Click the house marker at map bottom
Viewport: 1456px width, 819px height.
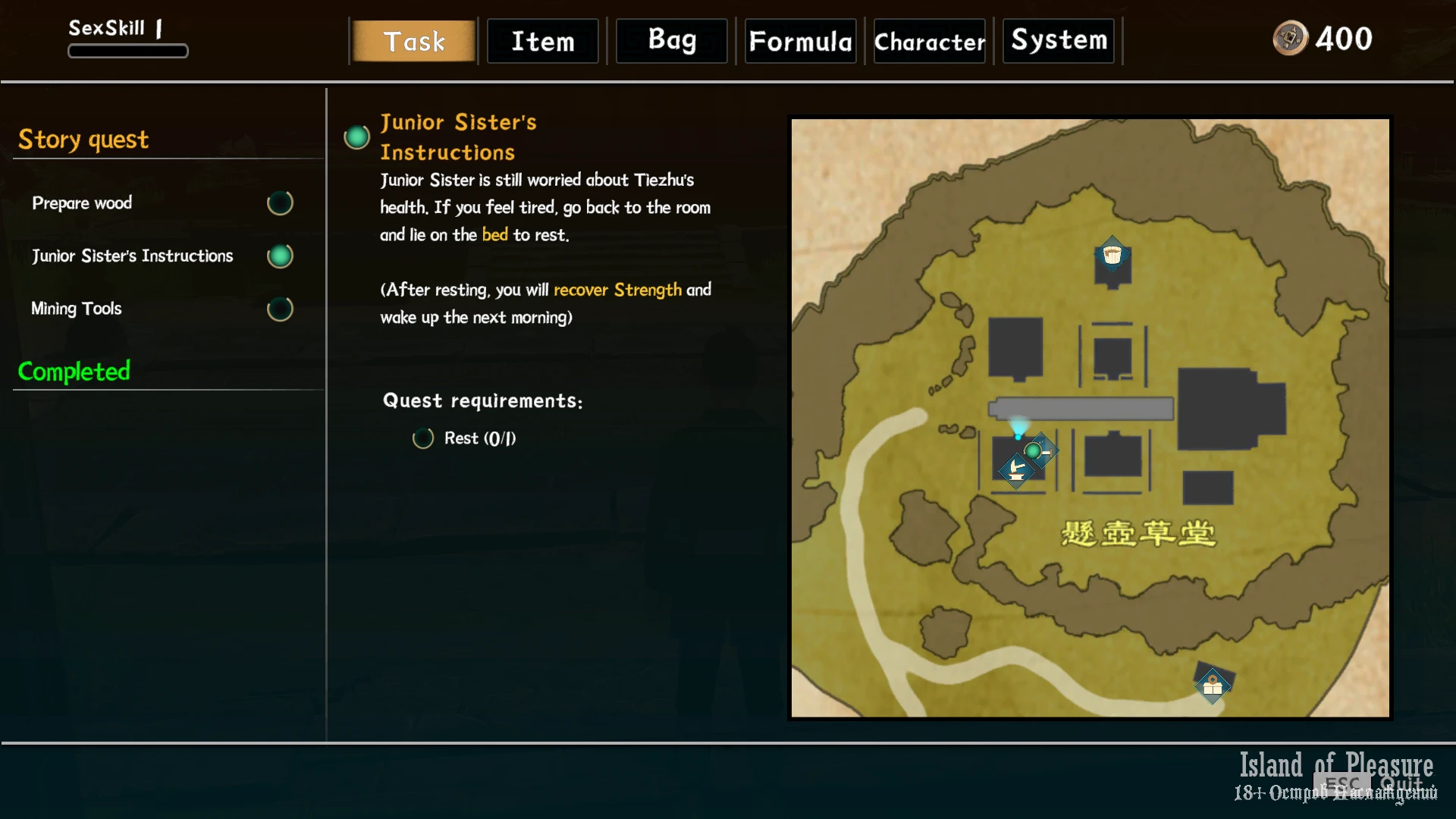coord(1213,686)
